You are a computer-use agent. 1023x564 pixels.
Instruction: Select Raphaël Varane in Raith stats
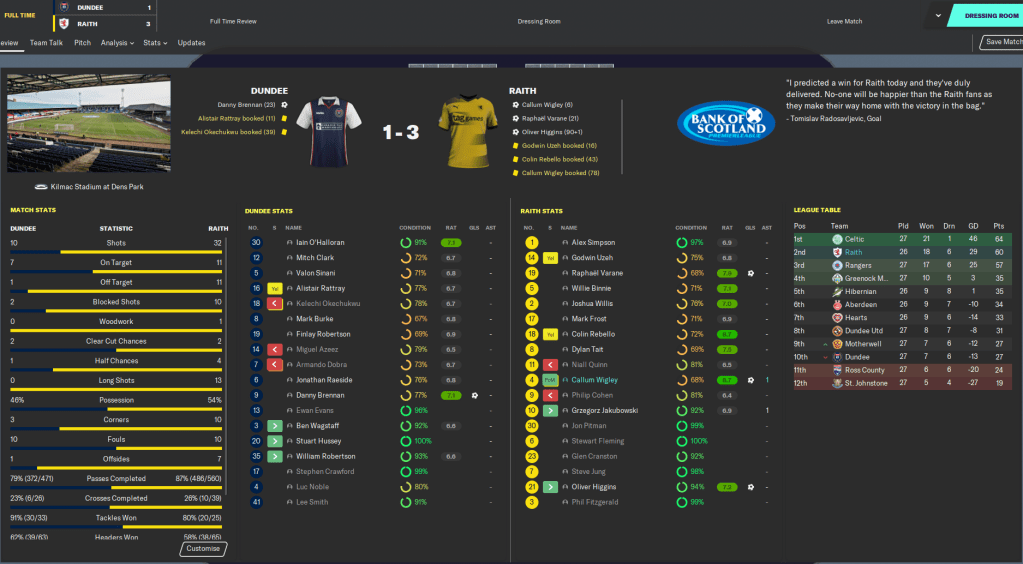(598, 273)
